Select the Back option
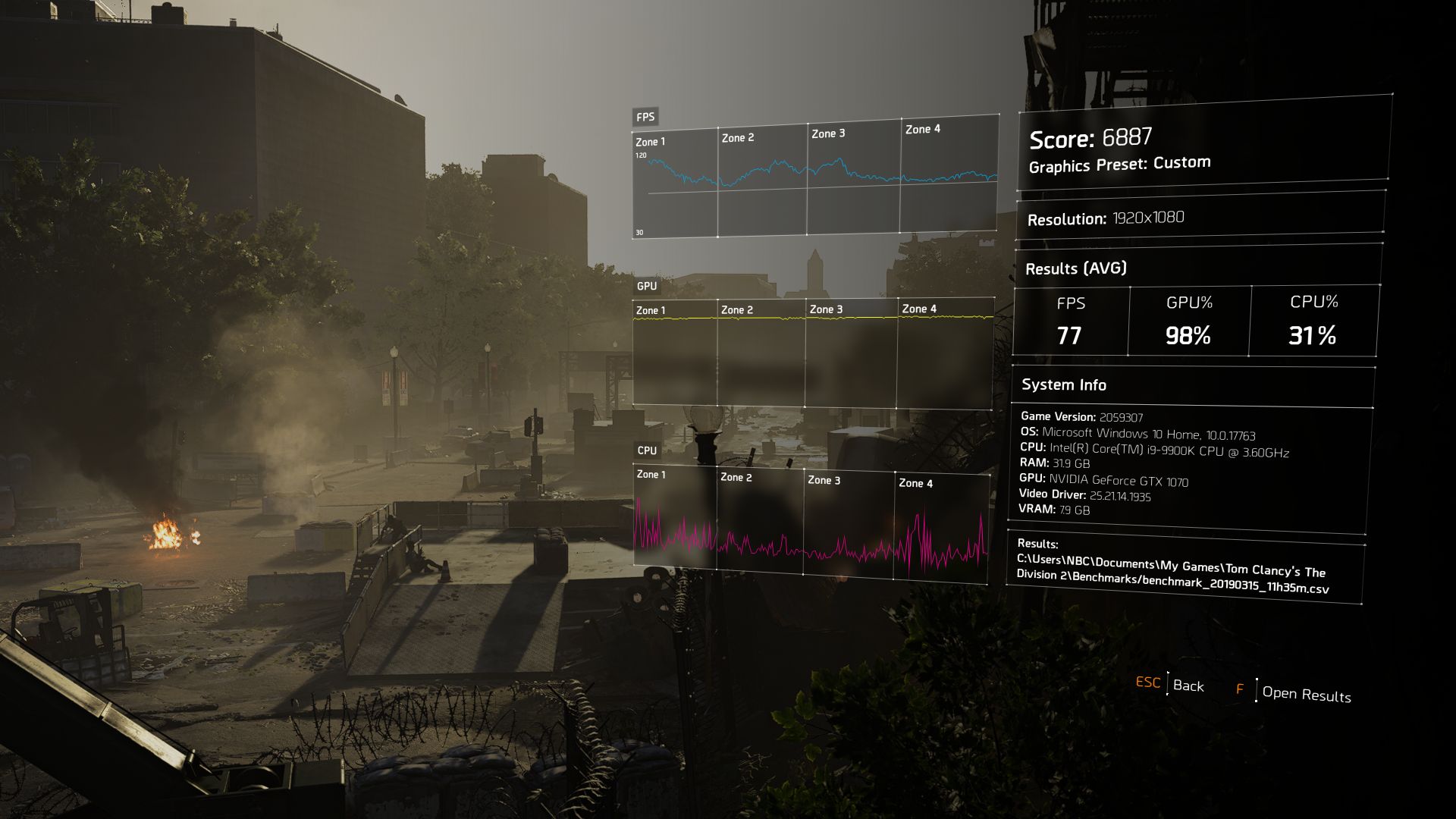 [x=1188, y=686]
